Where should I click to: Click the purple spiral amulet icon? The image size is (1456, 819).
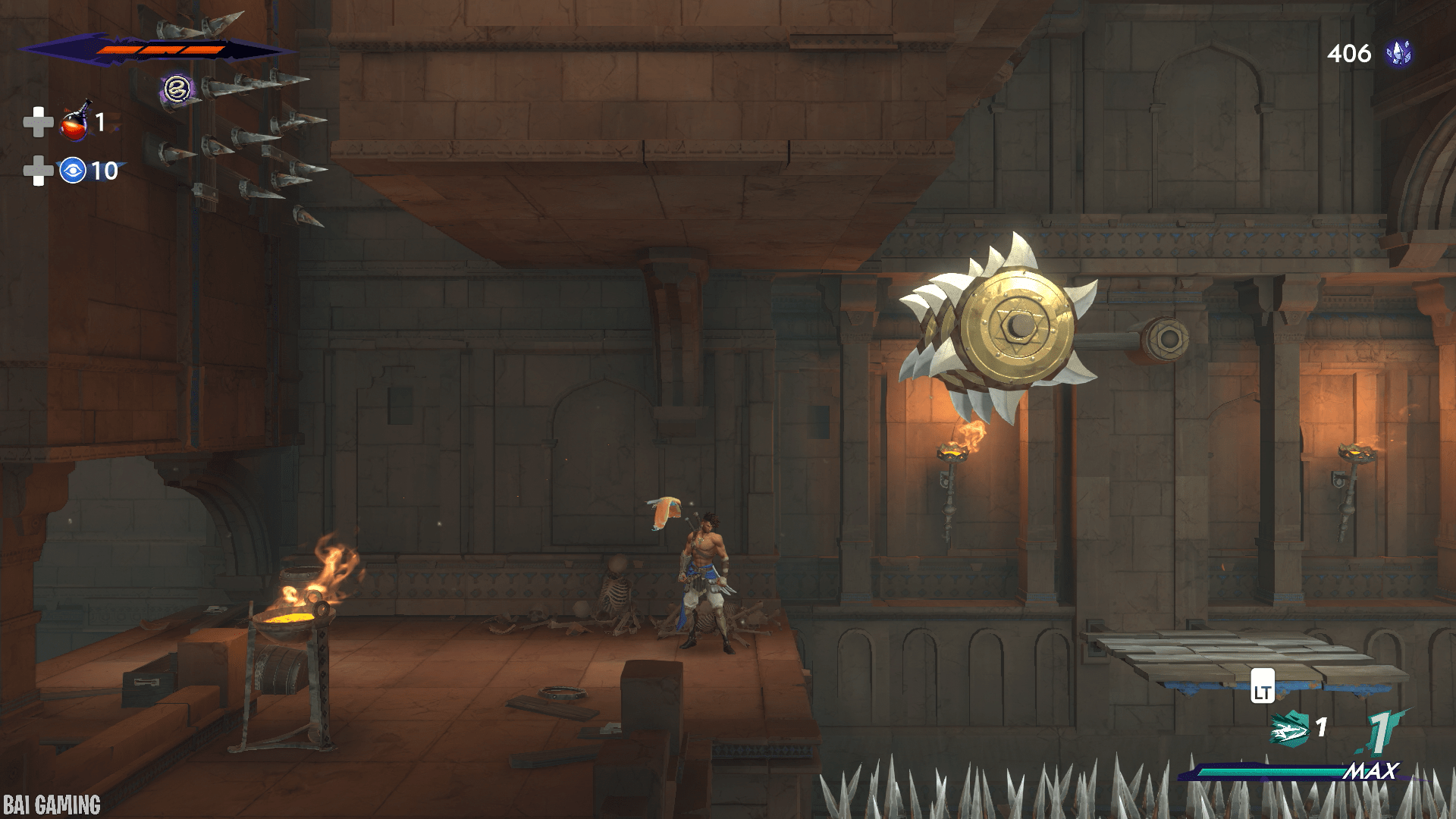[x=177, y=89]
